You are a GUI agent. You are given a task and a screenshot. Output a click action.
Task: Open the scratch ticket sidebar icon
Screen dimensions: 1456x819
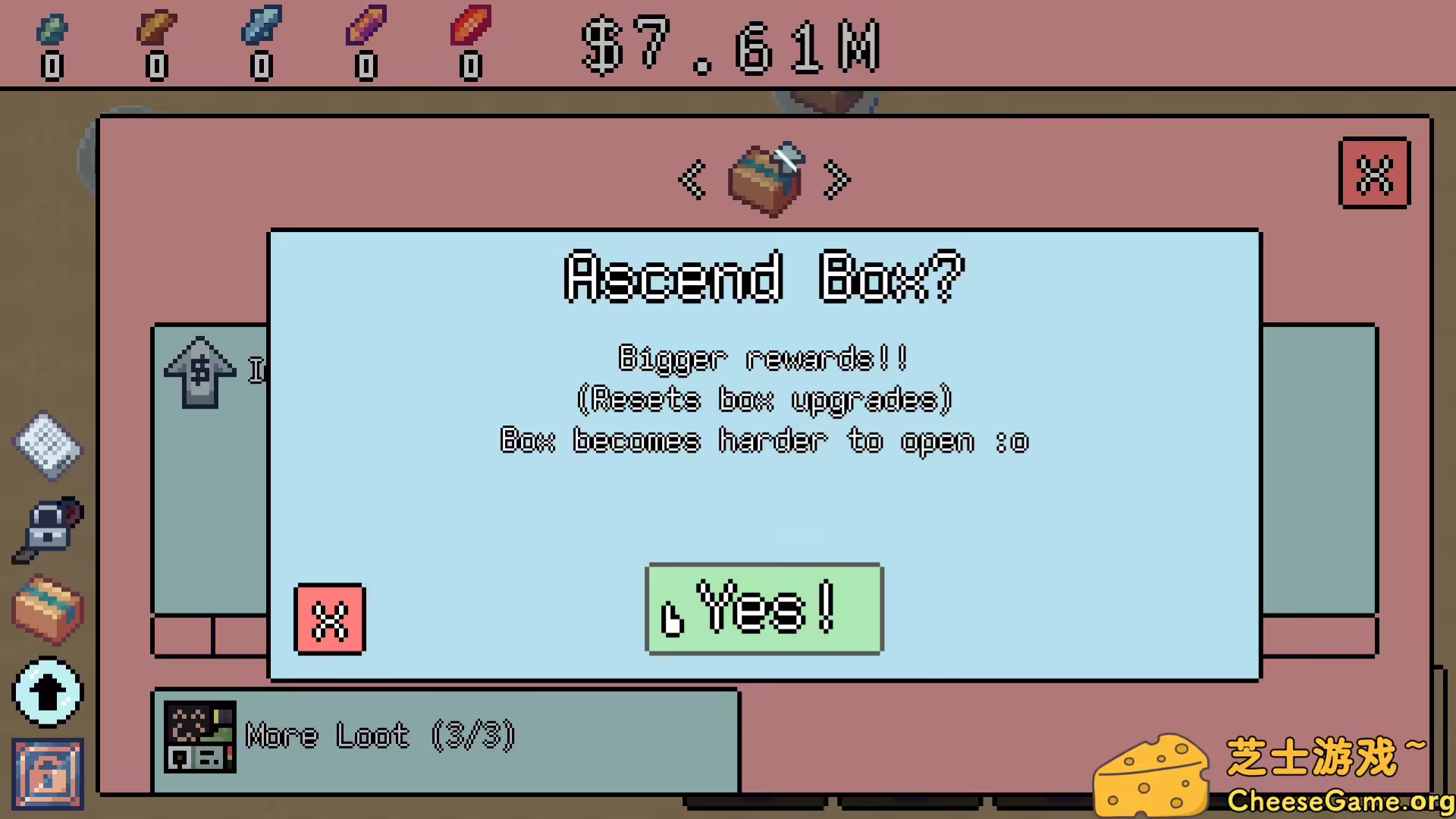[47, 447]
